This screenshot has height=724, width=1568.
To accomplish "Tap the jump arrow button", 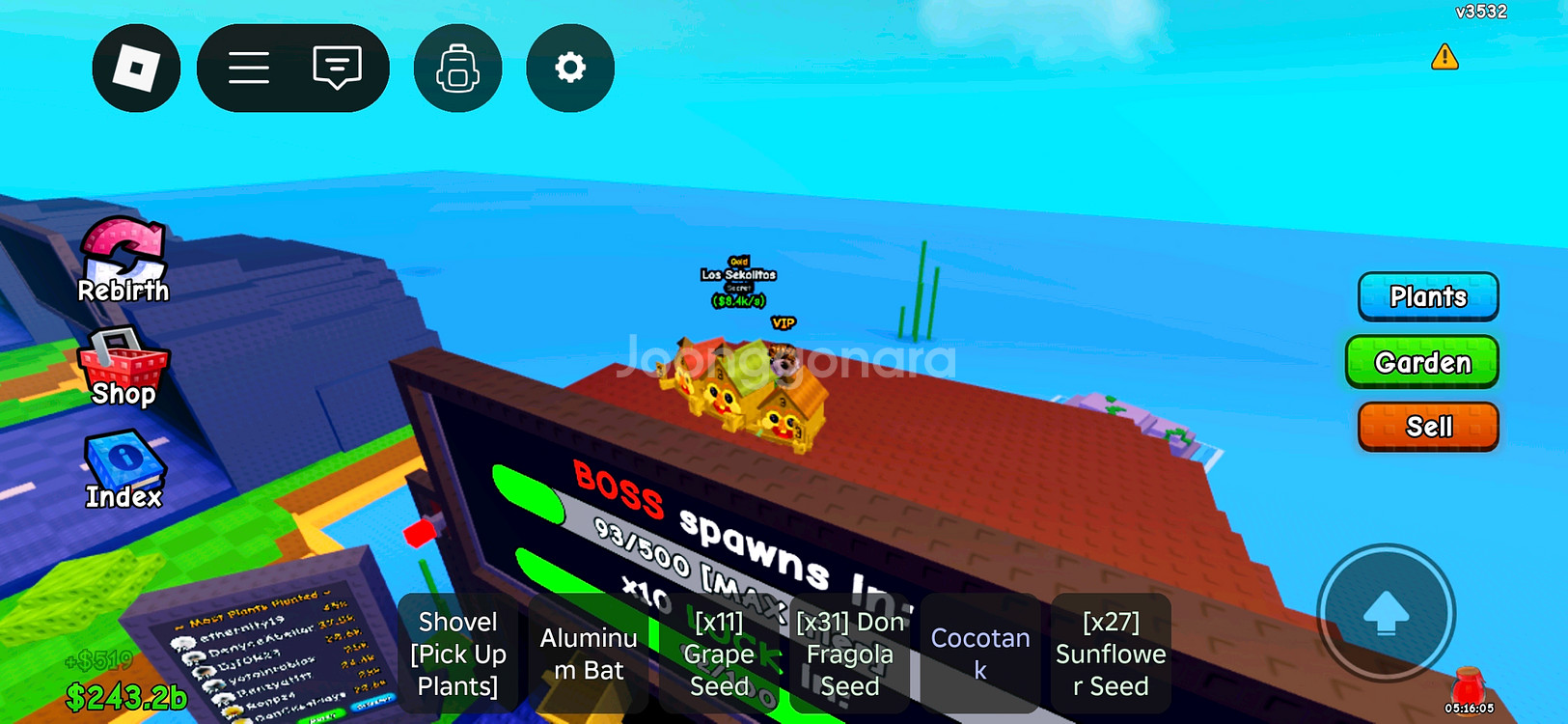I will click(x=1386, y=613).
